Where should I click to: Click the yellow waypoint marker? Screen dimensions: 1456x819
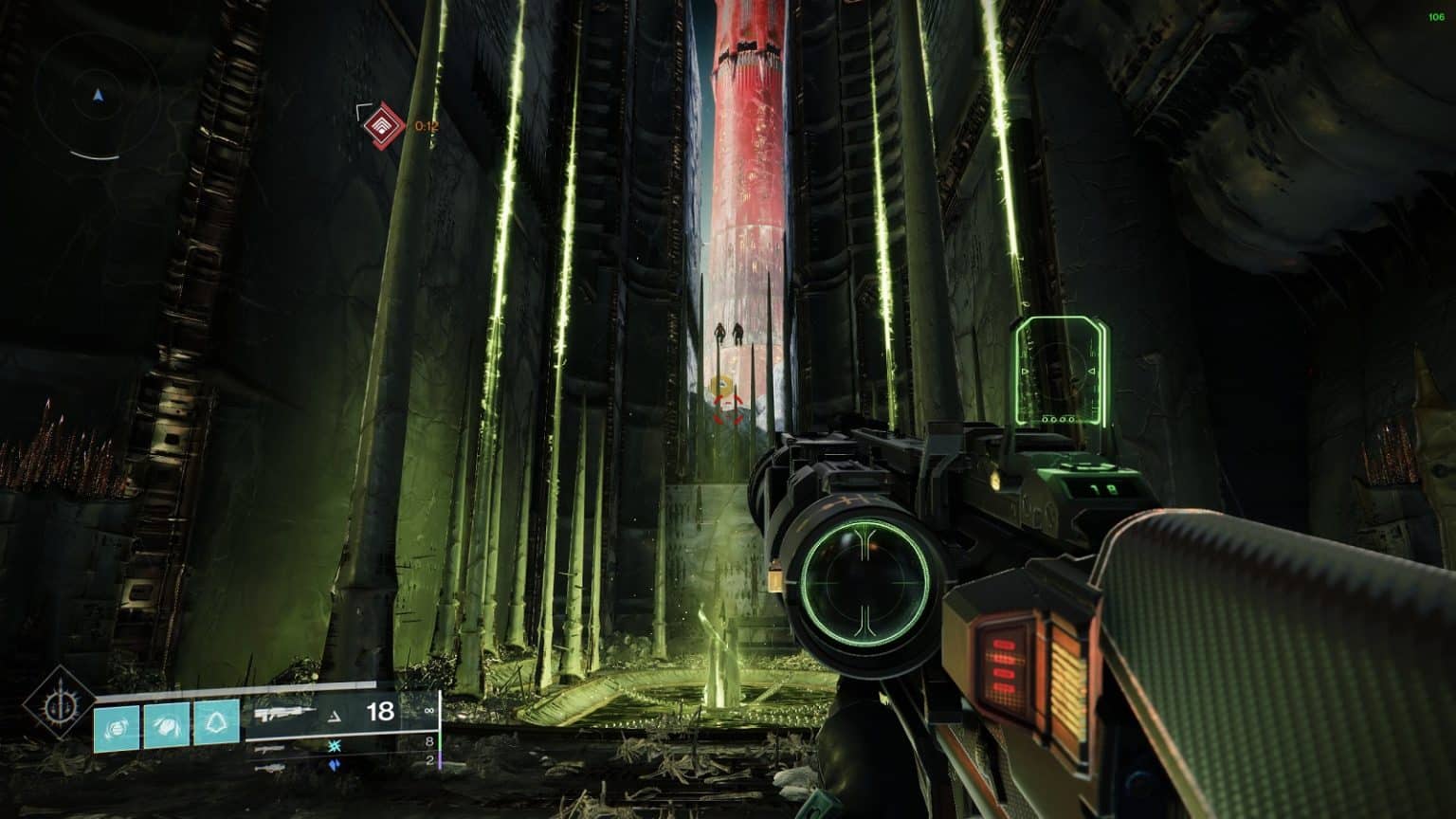pos(722,386)
